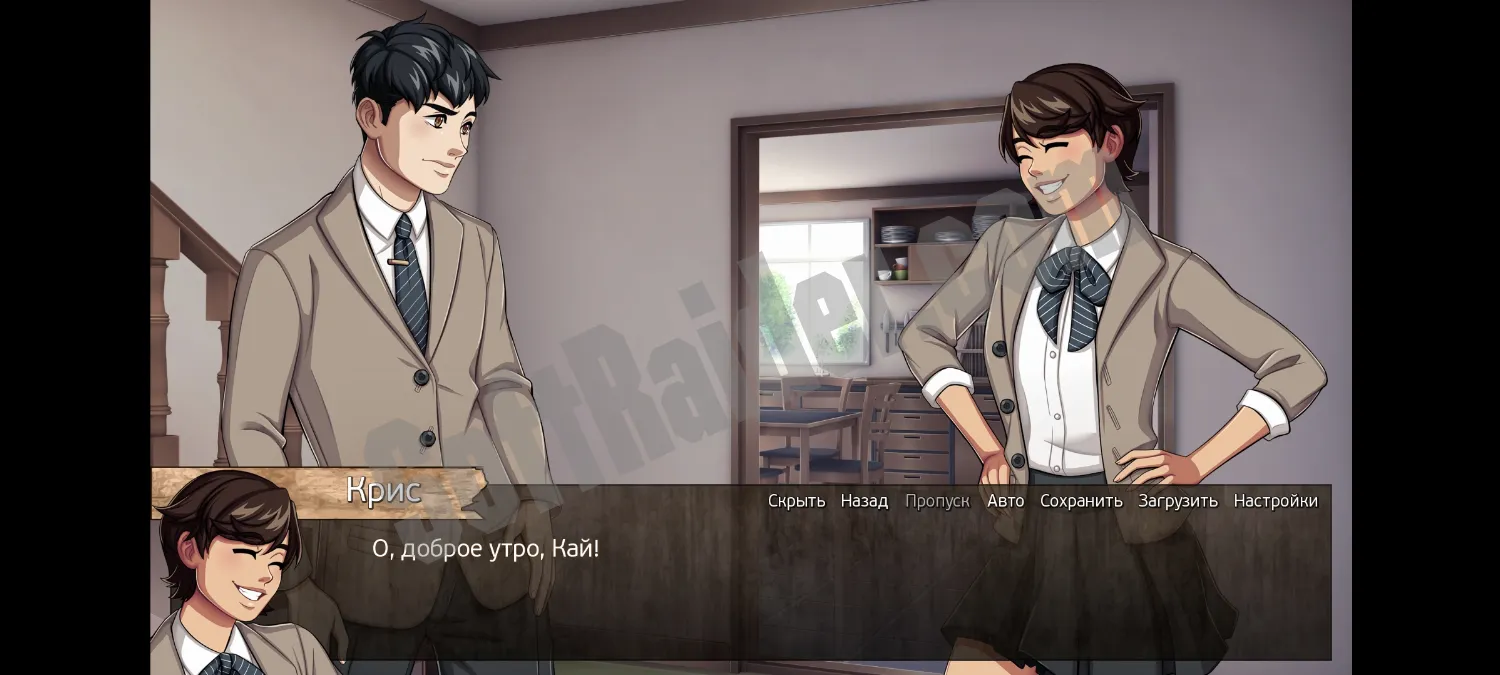Image resolution: width=1500 pixels, height=675 pixels.
Task: Hide the dialogue box with Скрыть
Action: point(796,501)
